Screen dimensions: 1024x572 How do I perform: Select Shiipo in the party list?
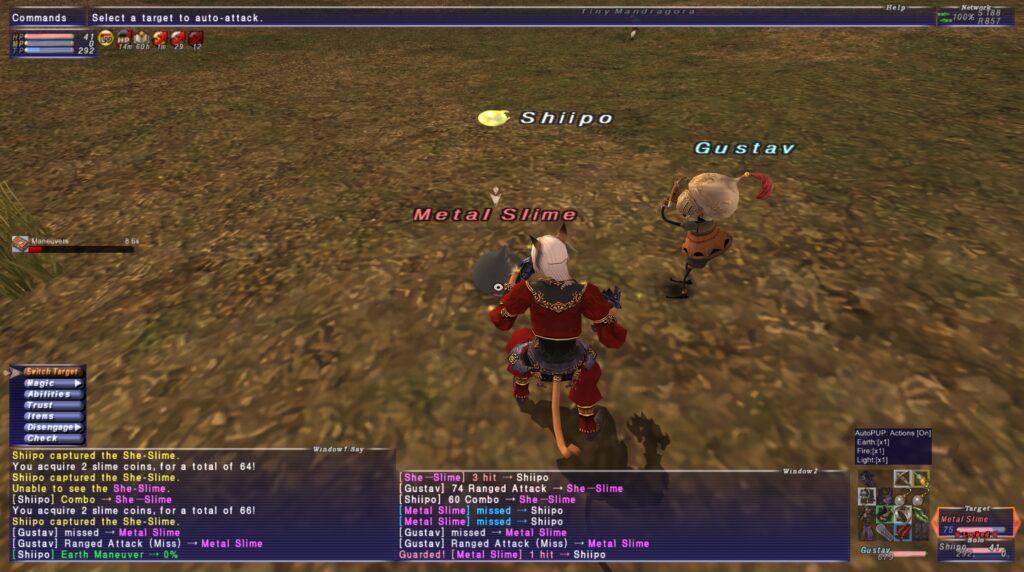click(954, 547)
